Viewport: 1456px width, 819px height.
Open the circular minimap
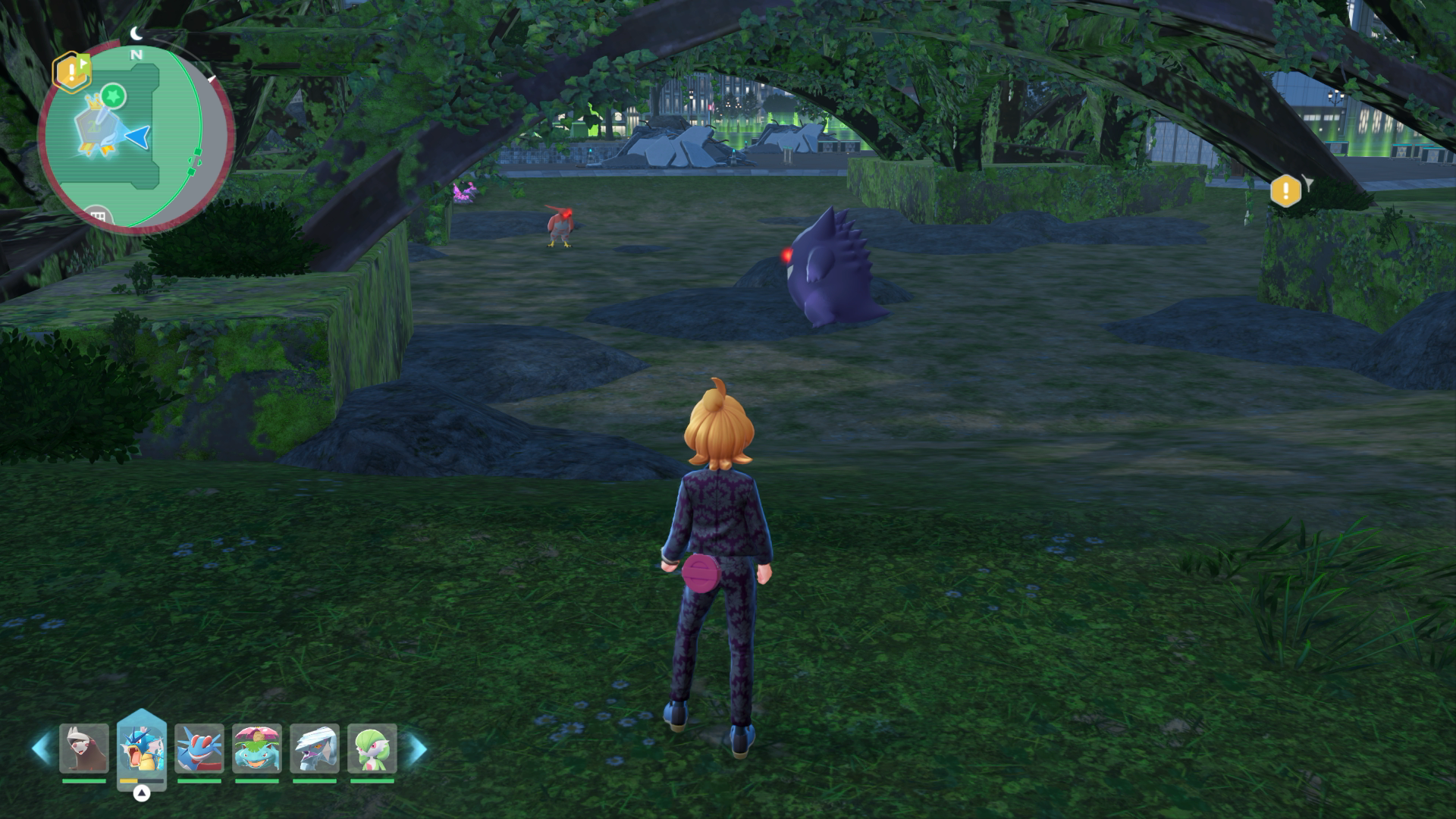135,138
